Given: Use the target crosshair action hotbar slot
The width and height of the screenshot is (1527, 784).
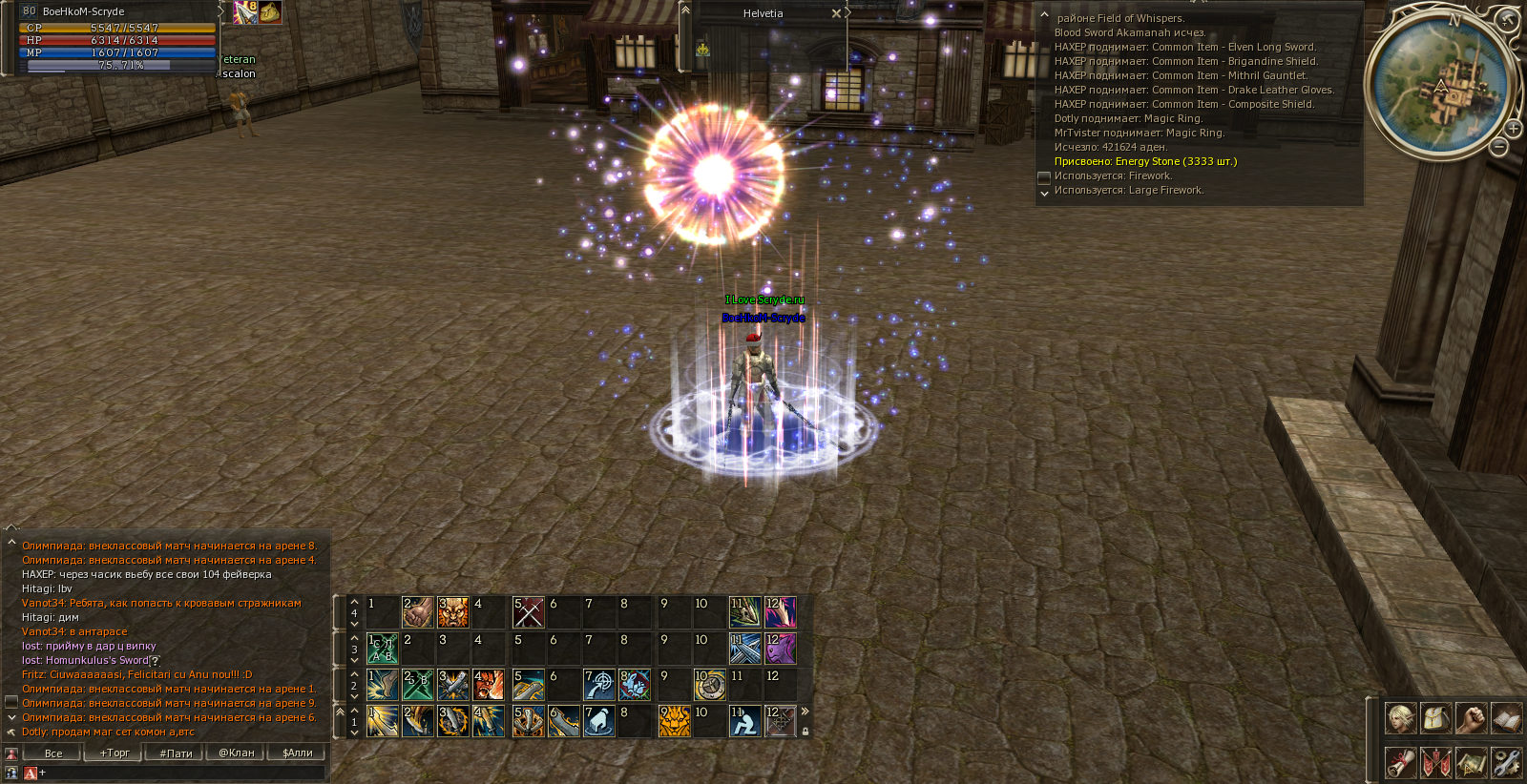Looking at the screenshot, I should click(x=599, y=684).
